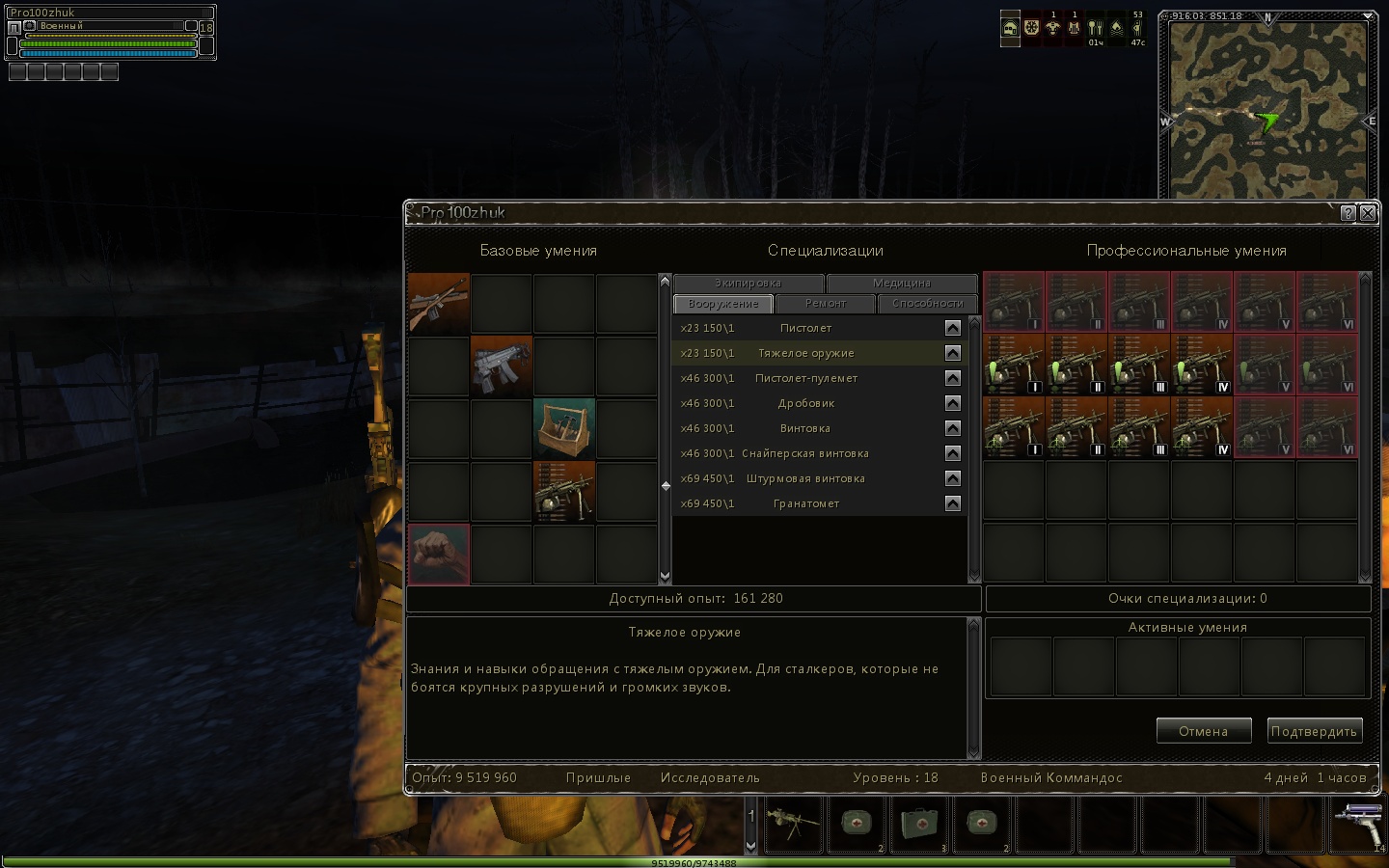Select the fist basic skill icon
This screenshot has height=868, width=1389.
(439, 555)
